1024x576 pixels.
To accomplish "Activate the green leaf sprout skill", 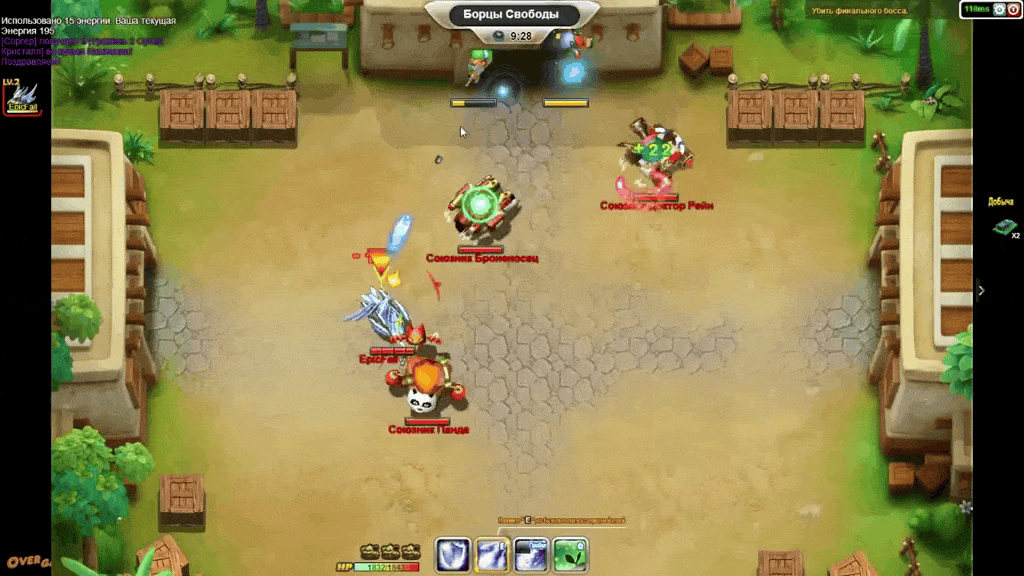I will coord(570,555).
